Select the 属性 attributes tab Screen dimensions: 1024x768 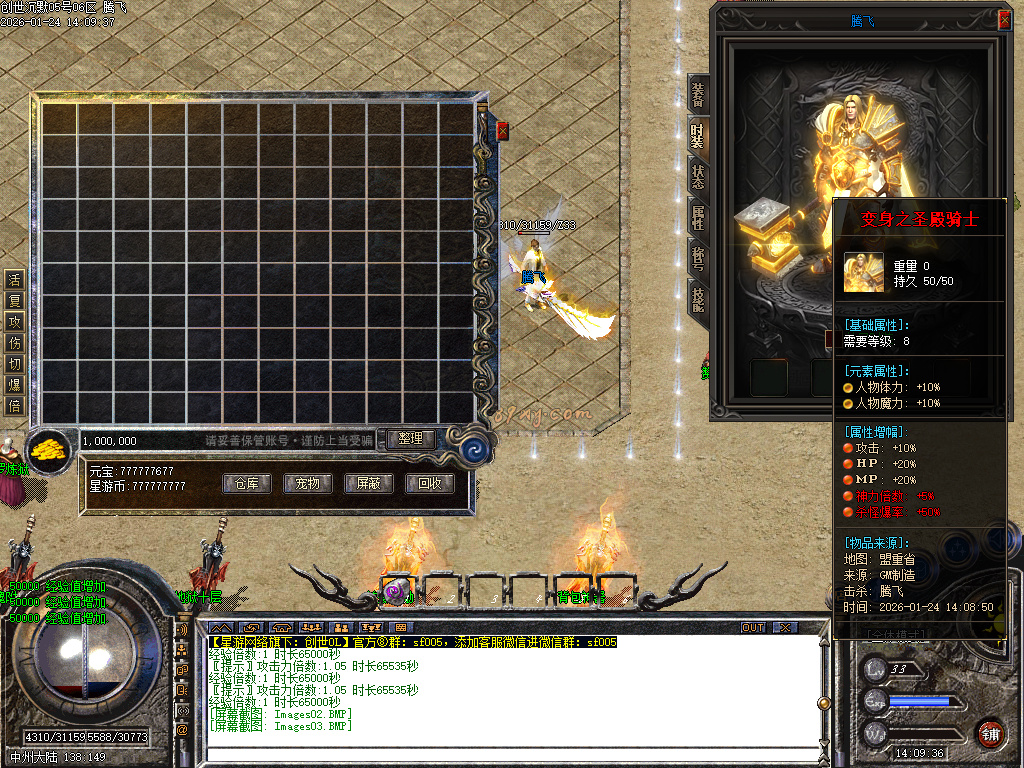coord(698,217)
